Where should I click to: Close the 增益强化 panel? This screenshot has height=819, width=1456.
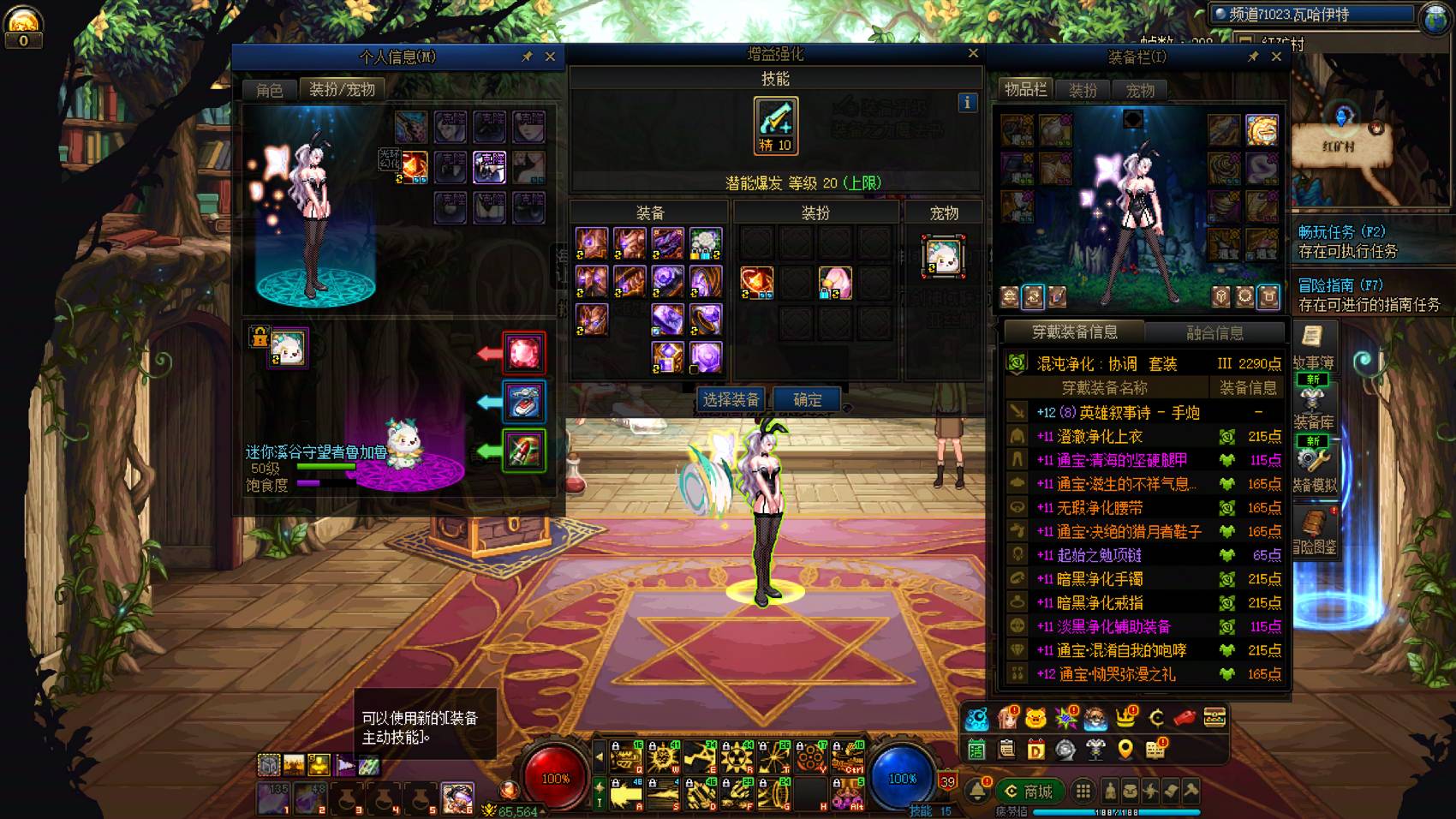click(x=973, y=53)
